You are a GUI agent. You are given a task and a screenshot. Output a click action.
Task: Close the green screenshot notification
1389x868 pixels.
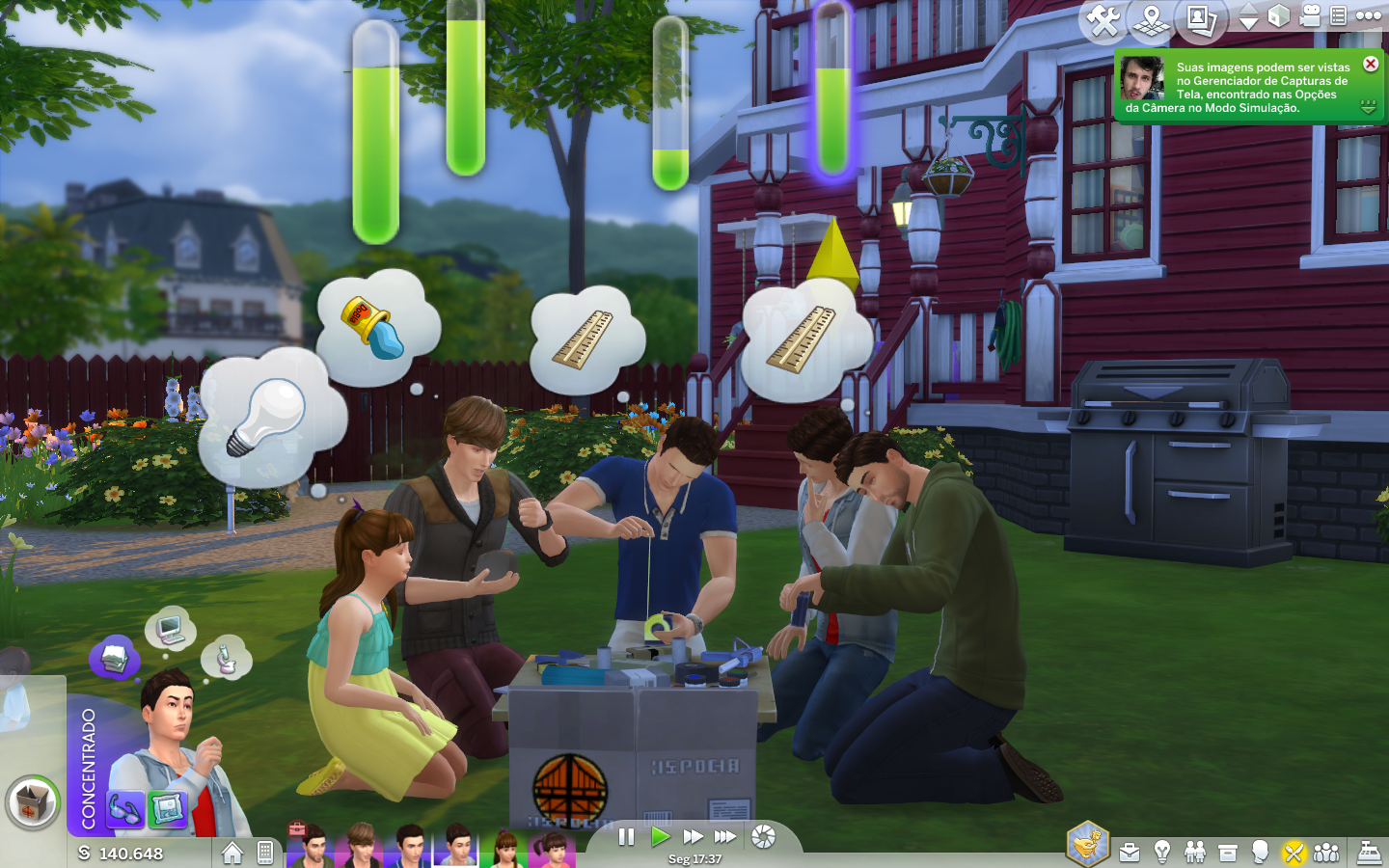coord(1371,64)
